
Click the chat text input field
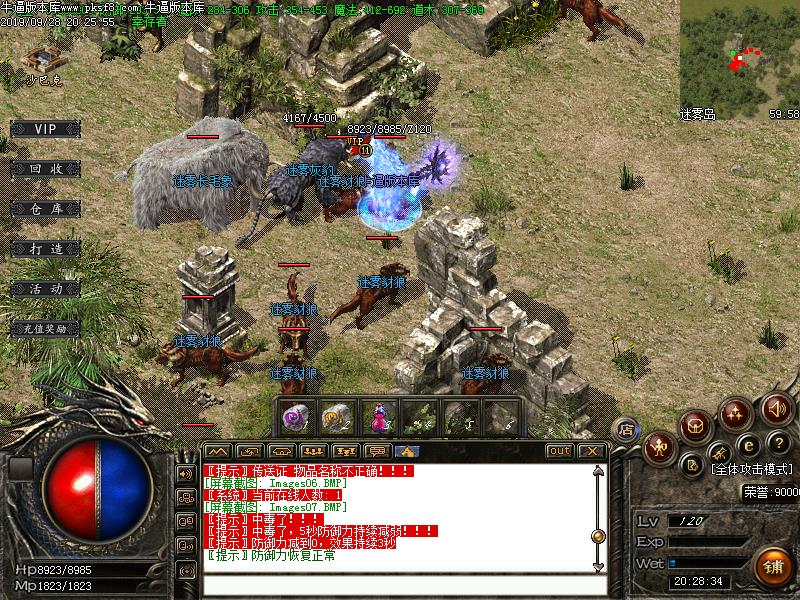[x=400, y=587]
